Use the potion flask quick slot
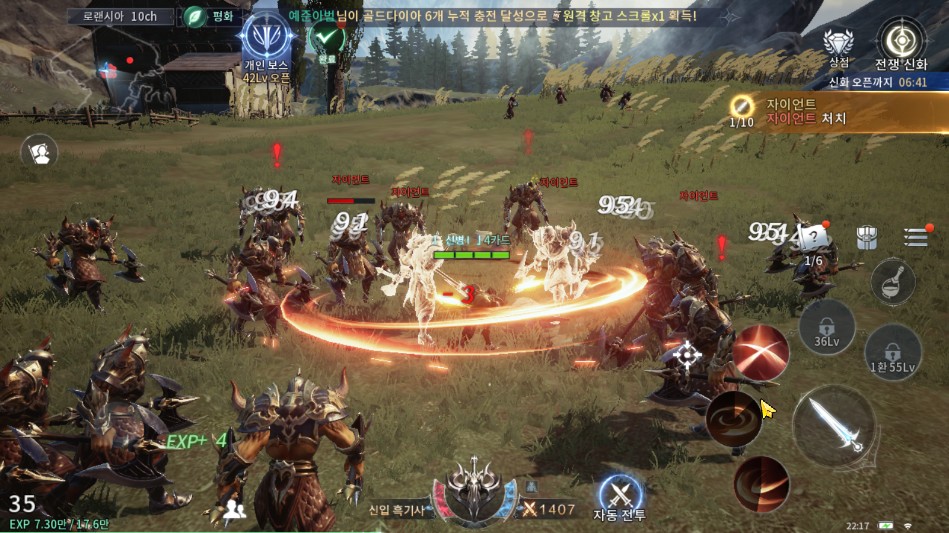The height and width of the screenshot is (533, 949). point(893,282)
